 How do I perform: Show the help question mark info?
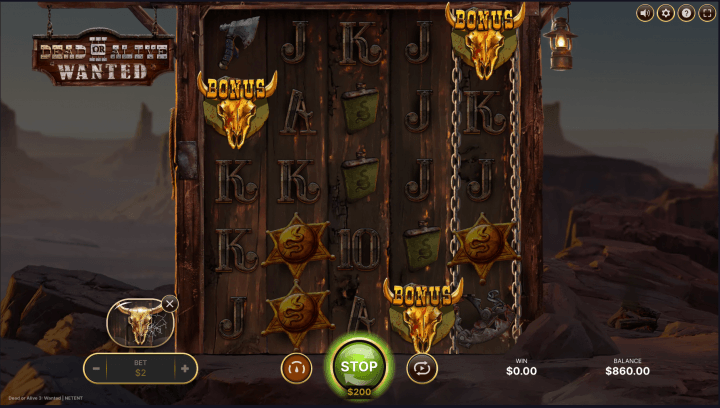point(686,13)
